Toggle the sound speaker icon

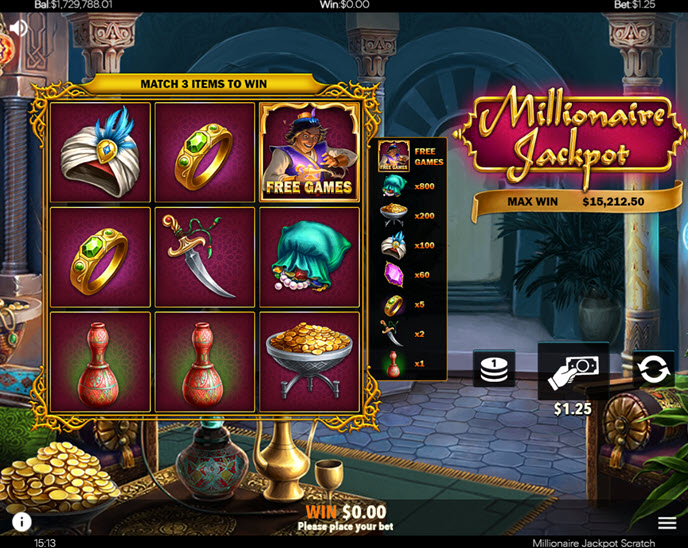point(18,28)
